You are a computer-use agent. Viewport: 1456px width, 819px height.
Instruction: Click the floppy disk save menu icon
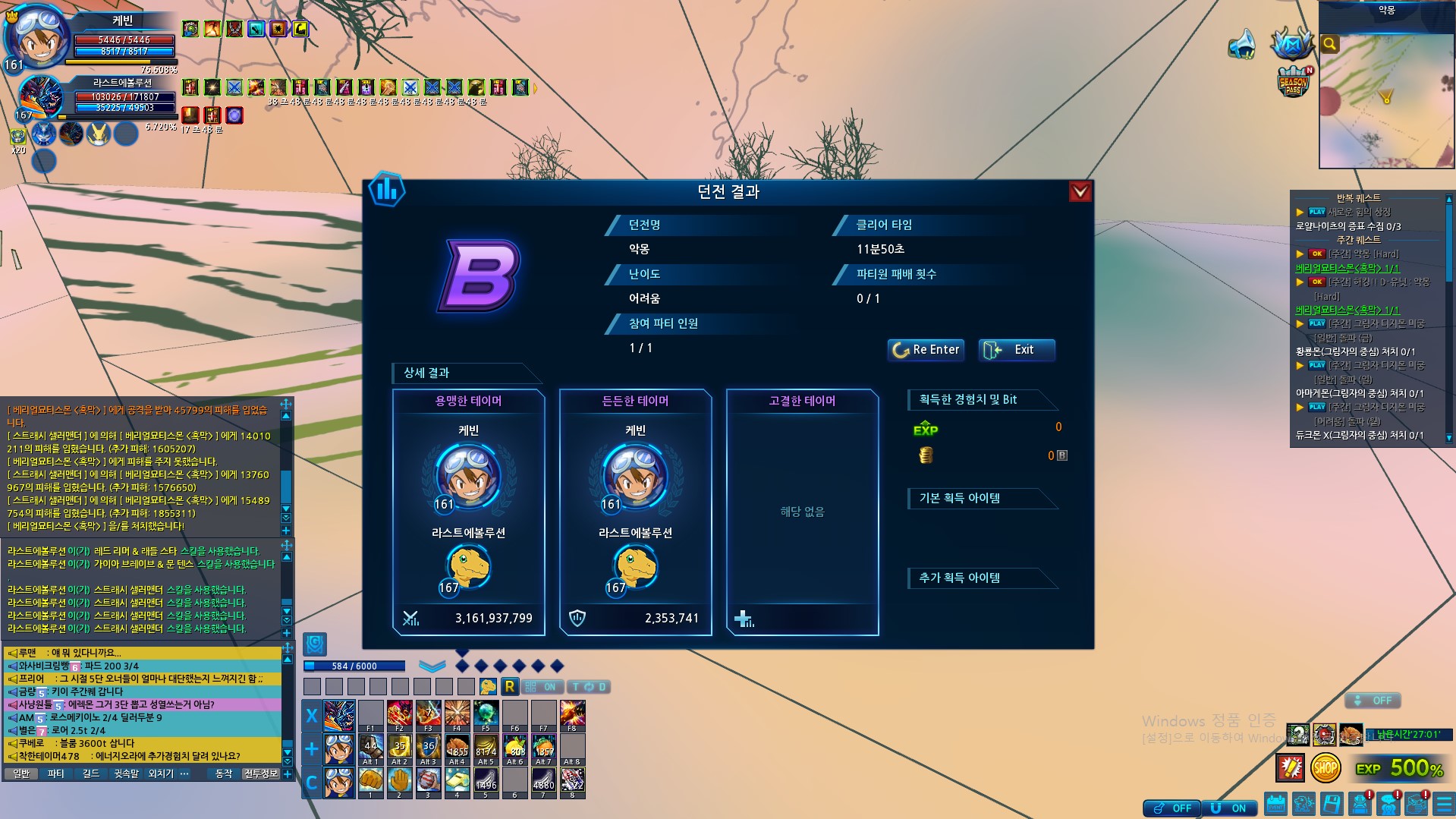1331,804
